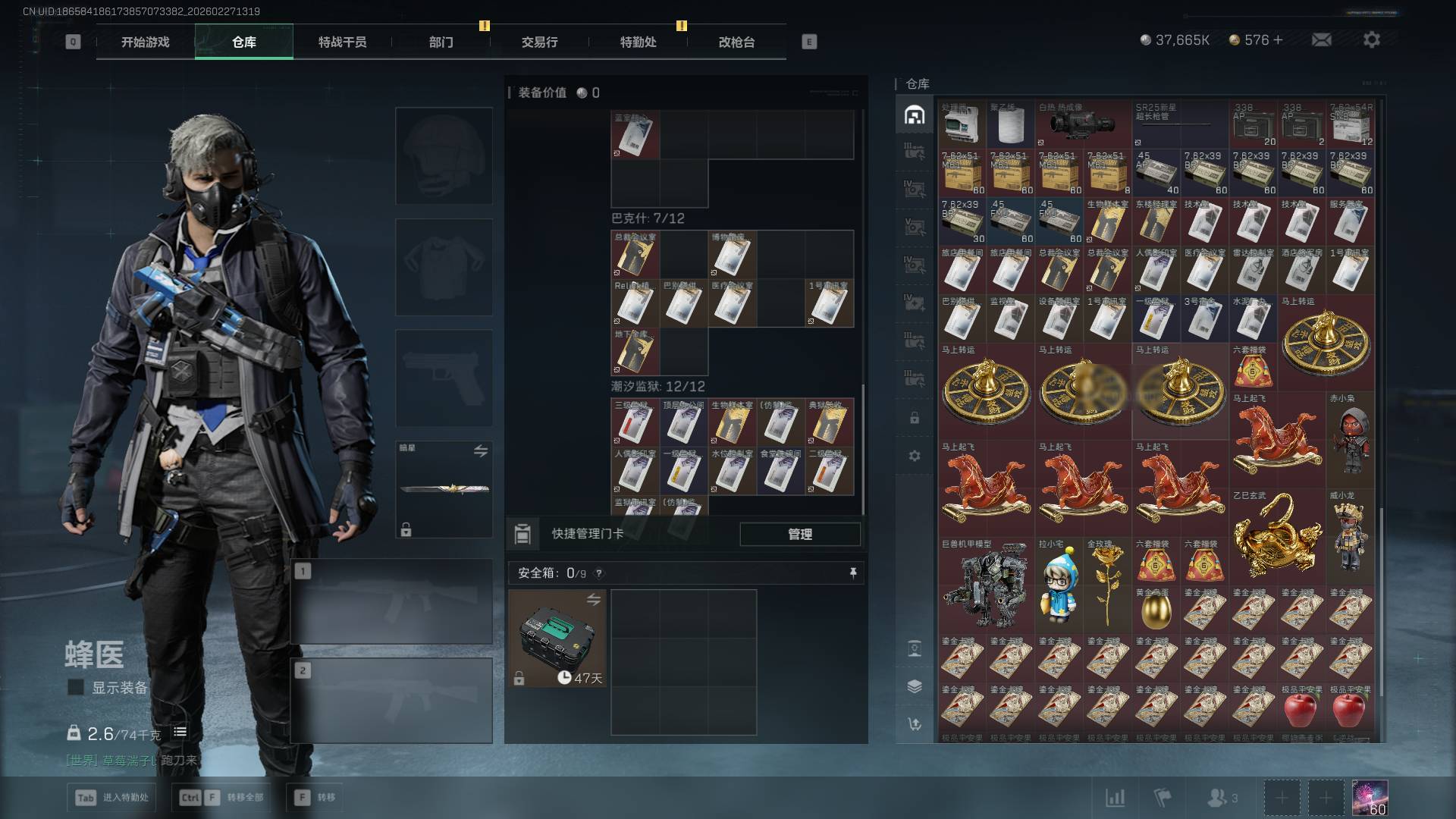The height and width of the screenshot is (819, 1456).
Task: Open the 改枪台 tab
Action: coord(736,42)
